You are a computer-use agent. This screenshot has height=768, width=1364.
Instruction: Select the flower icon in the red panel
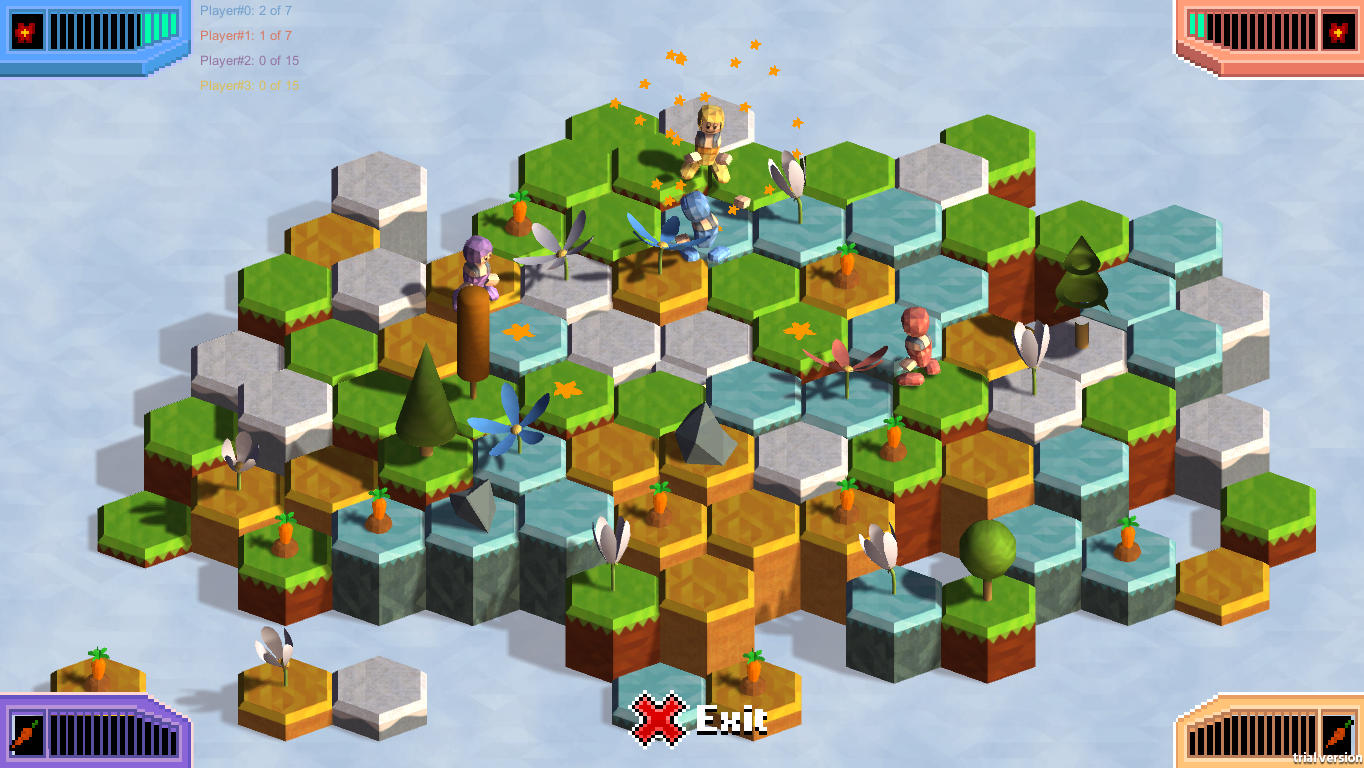1337,32
